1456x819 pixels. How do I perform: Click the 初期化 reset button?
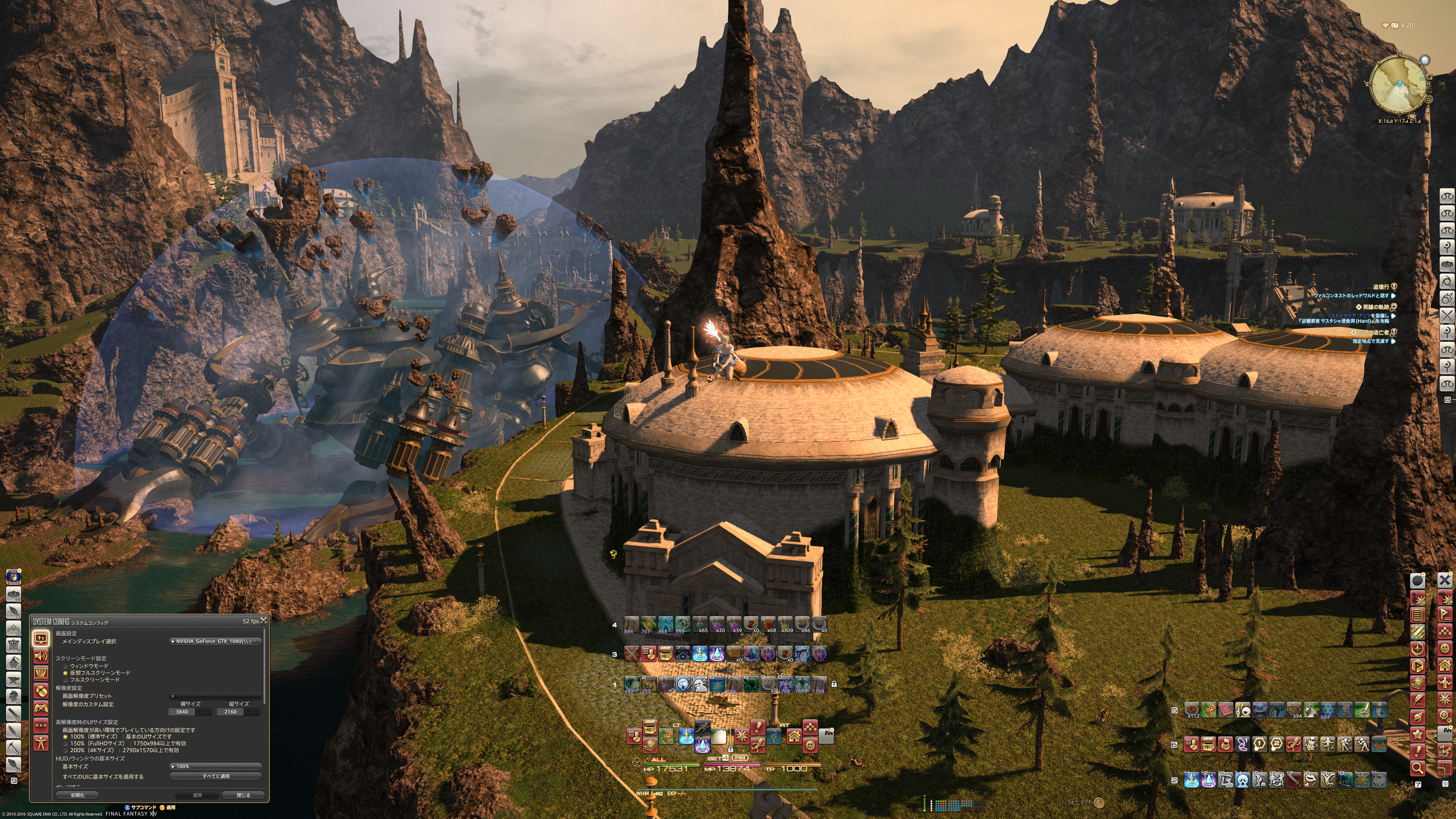[x=77, y=795]
